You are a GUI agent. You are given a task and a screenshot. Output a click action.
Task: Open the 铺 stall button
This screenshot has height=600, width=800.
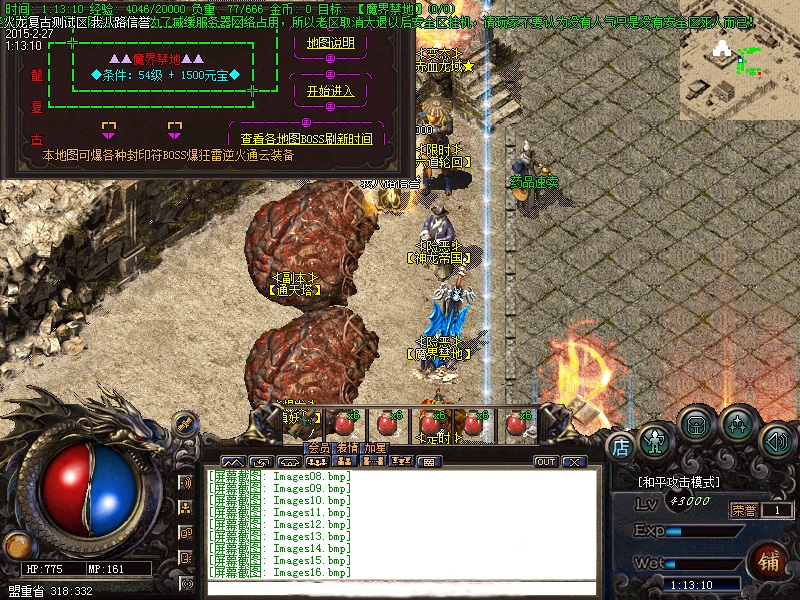point(770,561)
